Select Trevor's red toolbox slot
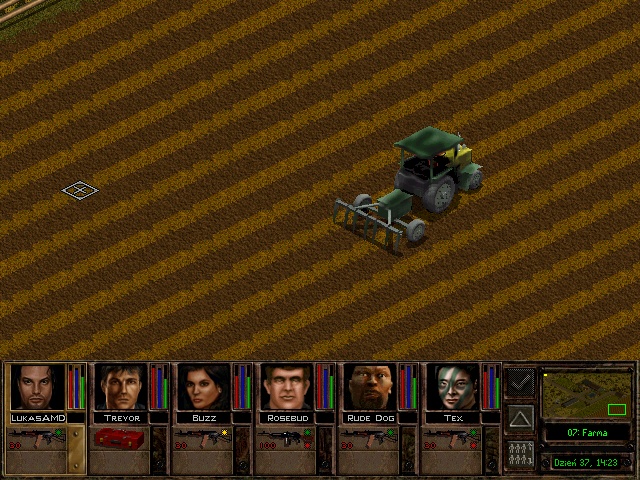The image size is (640, 480). pos(120,437)
